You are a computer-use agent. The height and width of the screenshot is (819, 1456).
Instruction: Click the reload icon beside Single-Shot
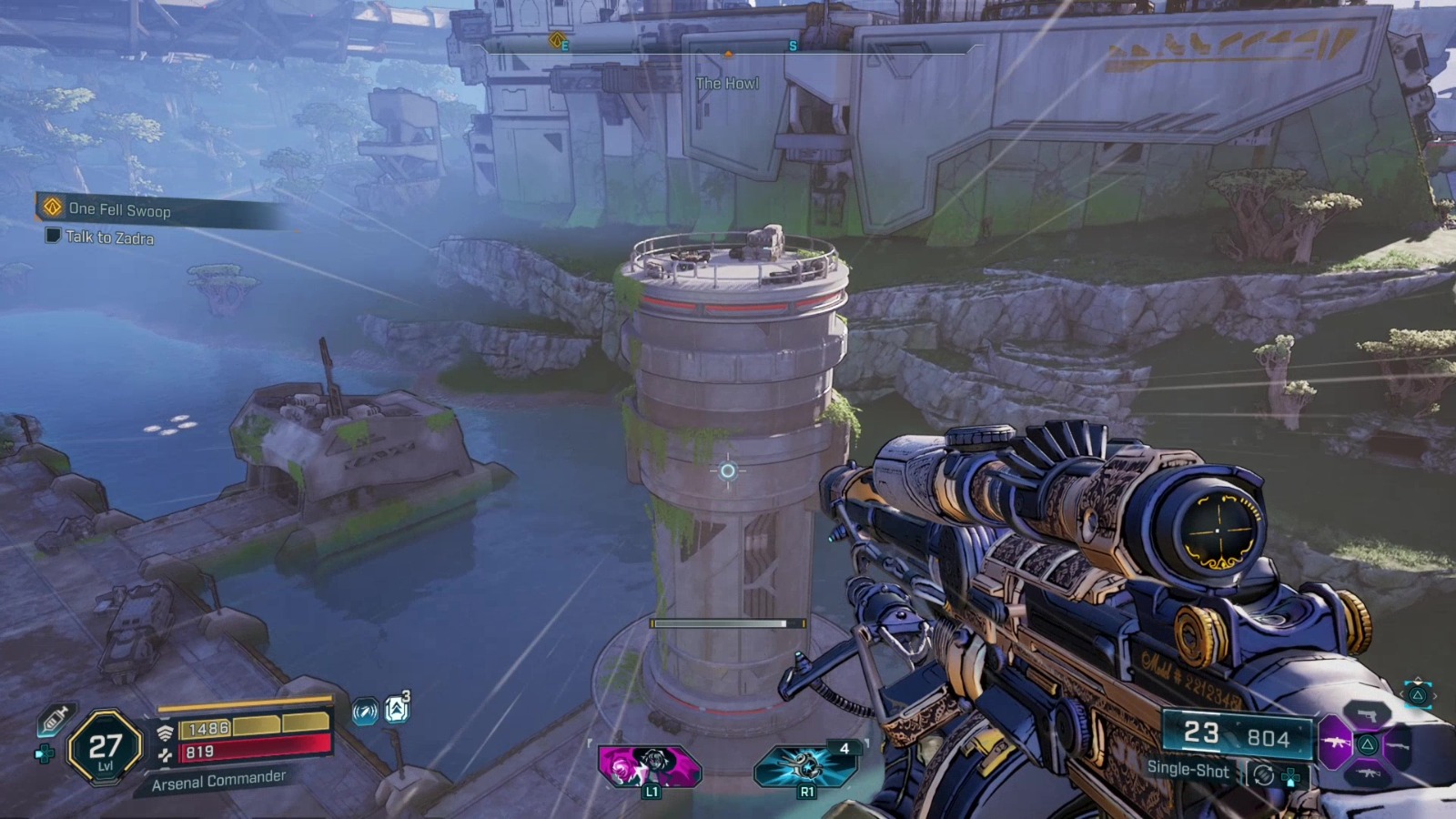1263,775
